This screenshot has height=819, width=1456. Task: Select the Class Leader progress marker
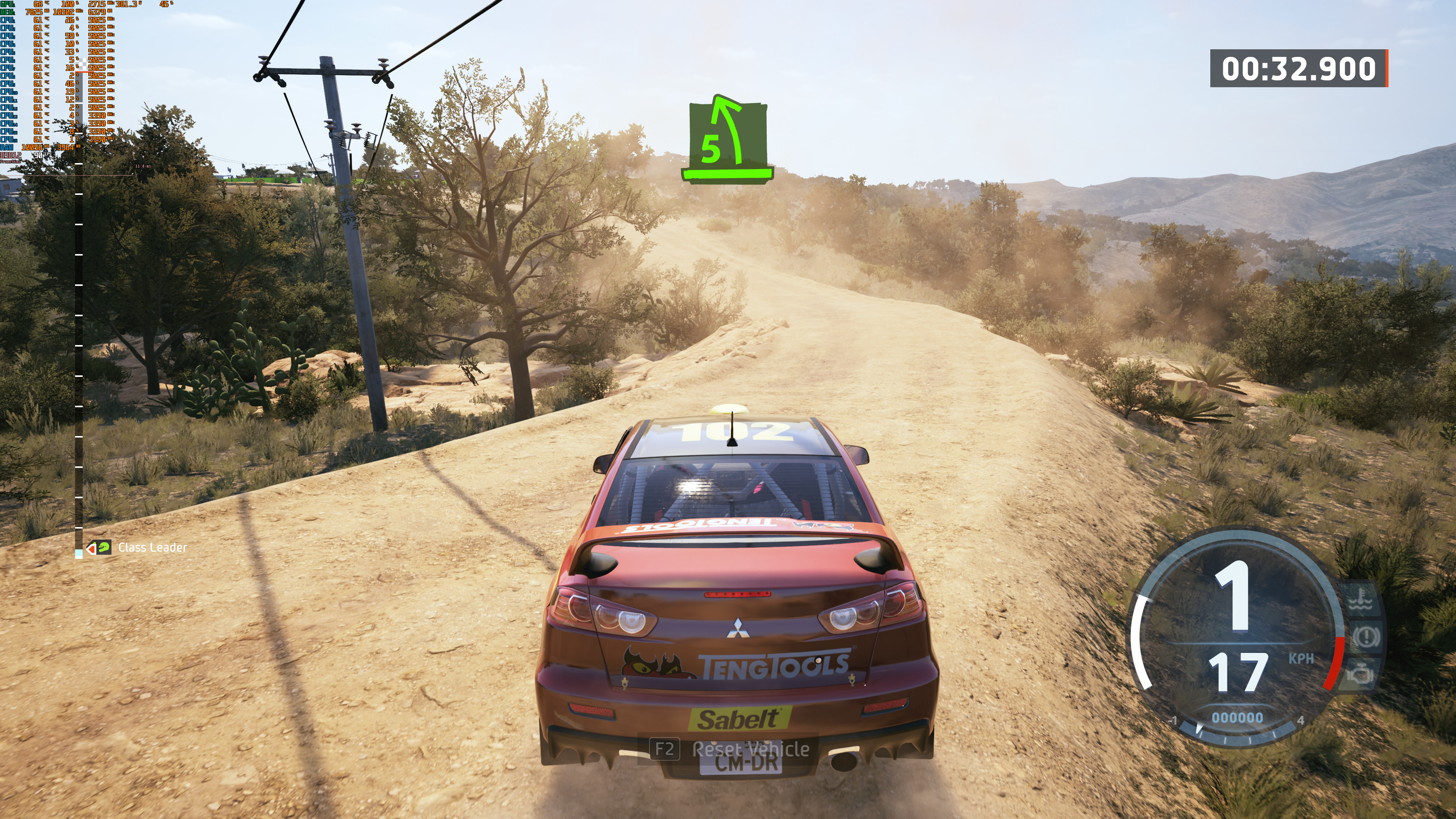[99, 548]
